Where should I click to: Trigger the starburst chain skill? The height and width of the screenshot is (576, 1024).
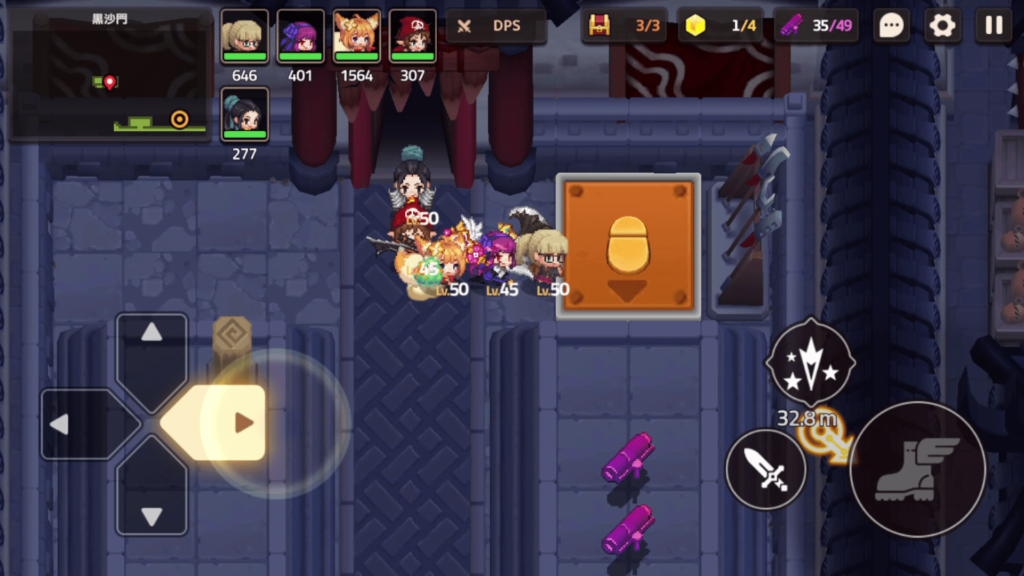click(x=809, y=361)
